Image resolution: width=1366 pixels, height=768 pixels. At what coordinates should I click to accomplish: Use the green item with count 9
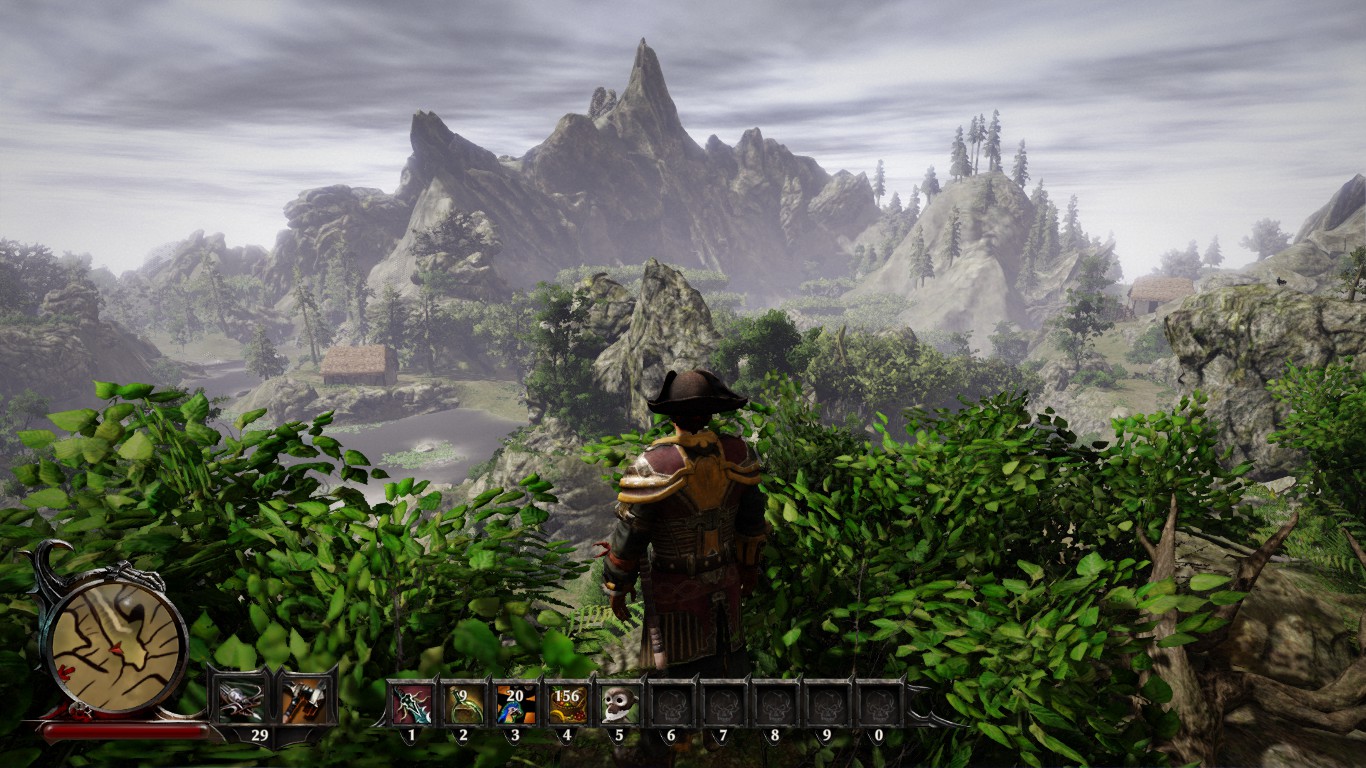(464, 704)
